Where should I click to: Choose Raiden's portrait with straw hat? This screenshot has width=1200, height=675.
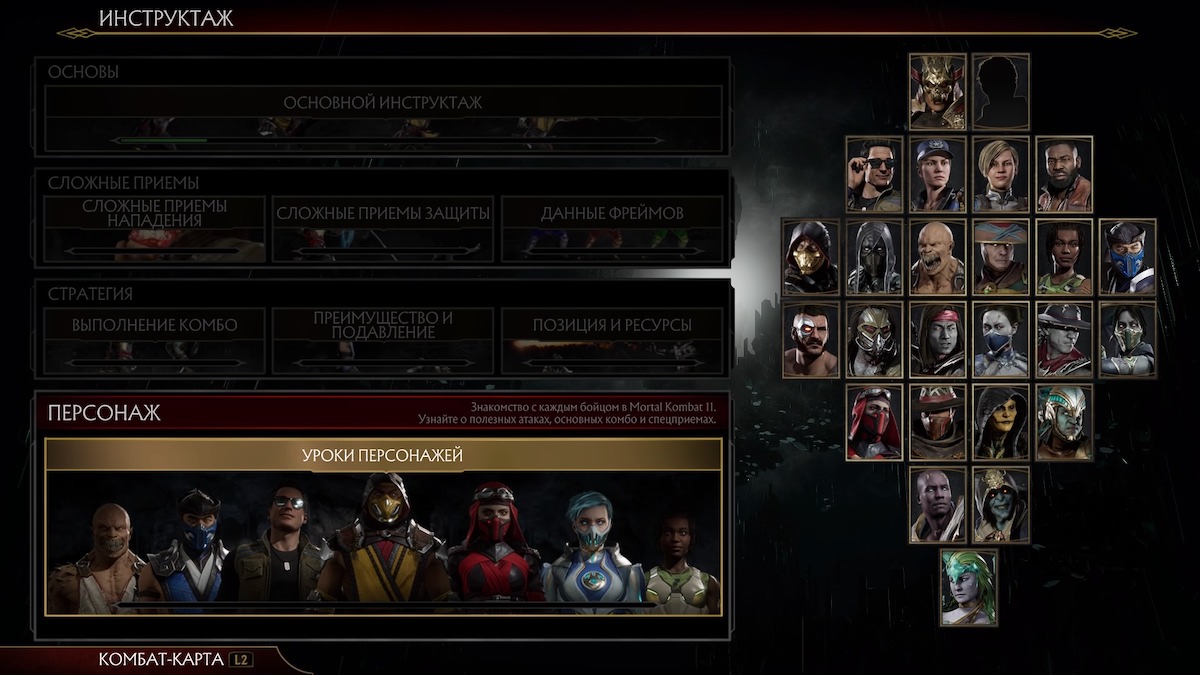(x=1001, y=257)
